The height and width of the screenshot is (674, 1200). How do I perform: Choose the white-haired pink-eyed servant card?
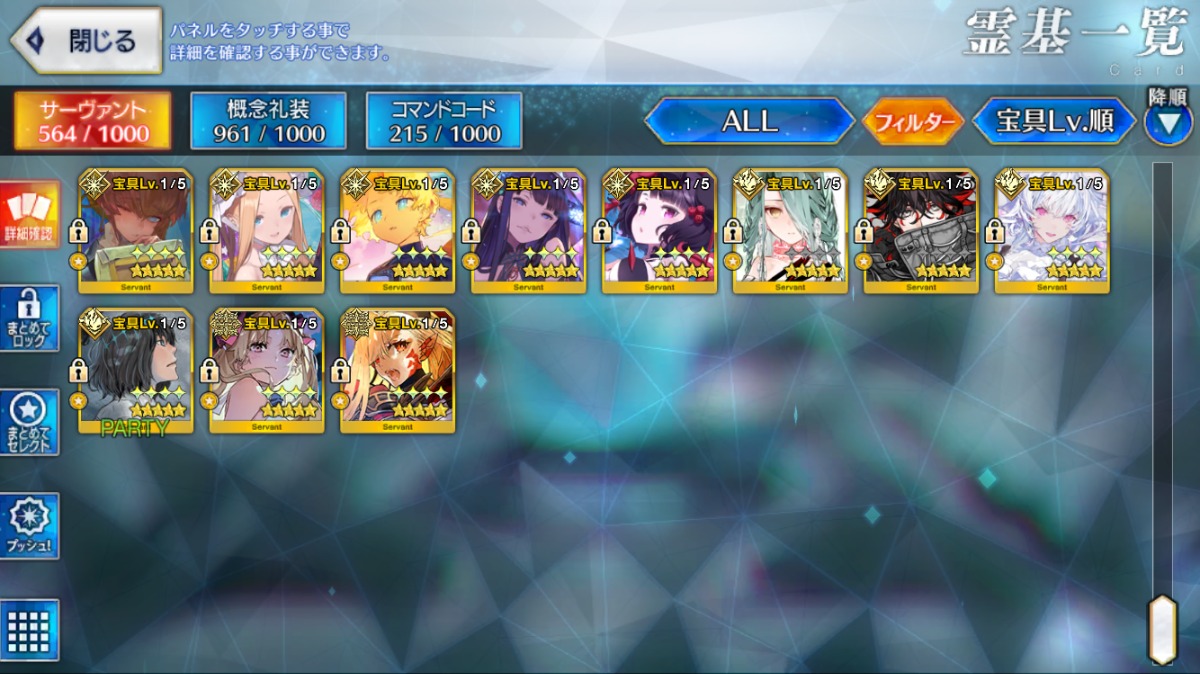[1051, 231]
